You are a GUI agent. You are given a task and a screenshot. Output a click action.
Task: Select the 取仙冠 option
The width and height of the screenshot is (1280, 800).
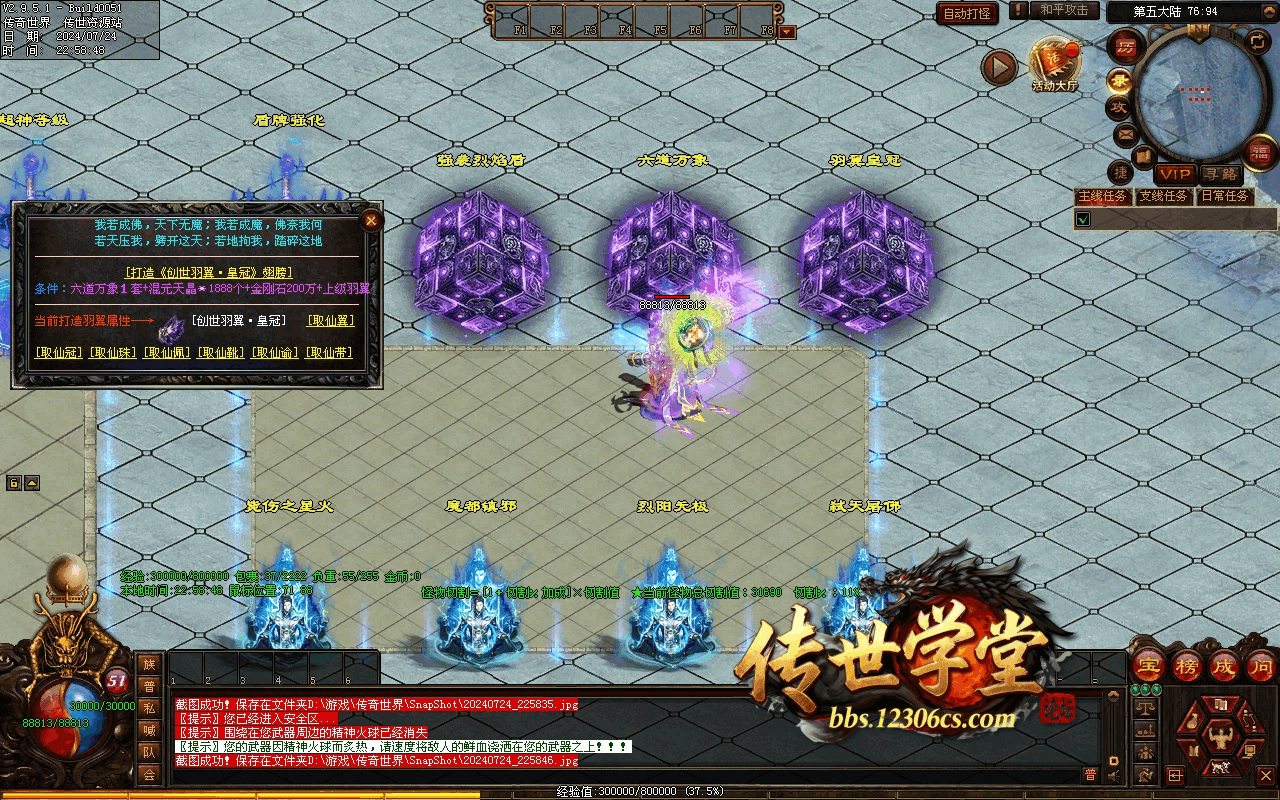59,353
